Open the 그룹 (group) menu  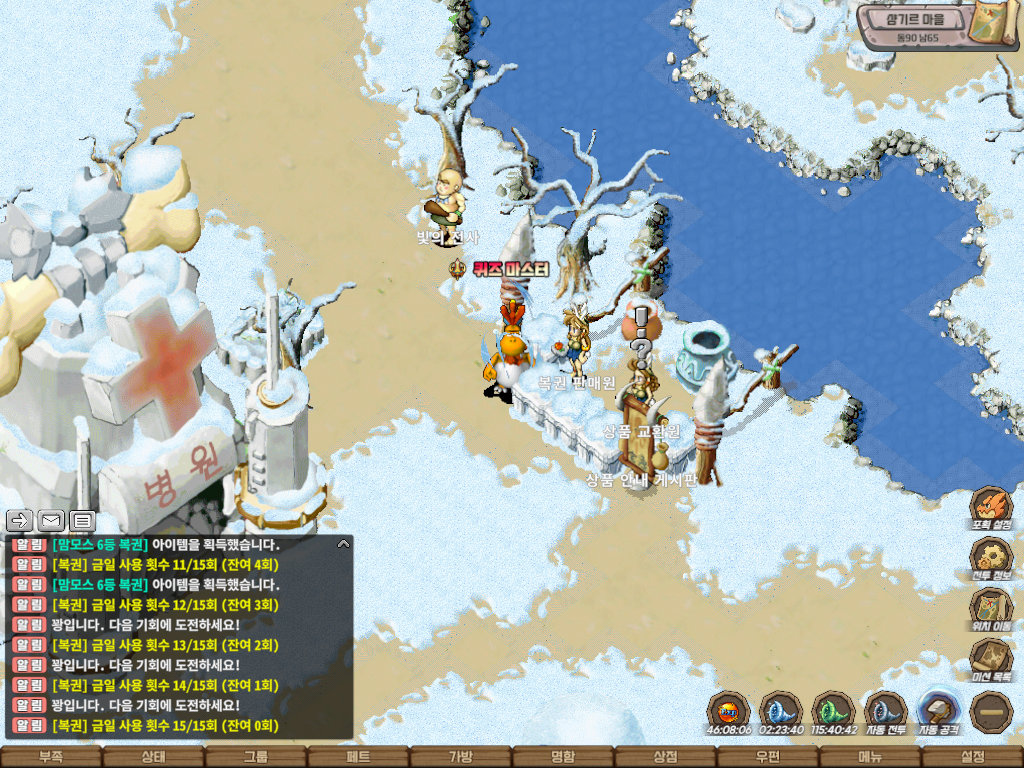pyautogui.click(x=256, y=757)
